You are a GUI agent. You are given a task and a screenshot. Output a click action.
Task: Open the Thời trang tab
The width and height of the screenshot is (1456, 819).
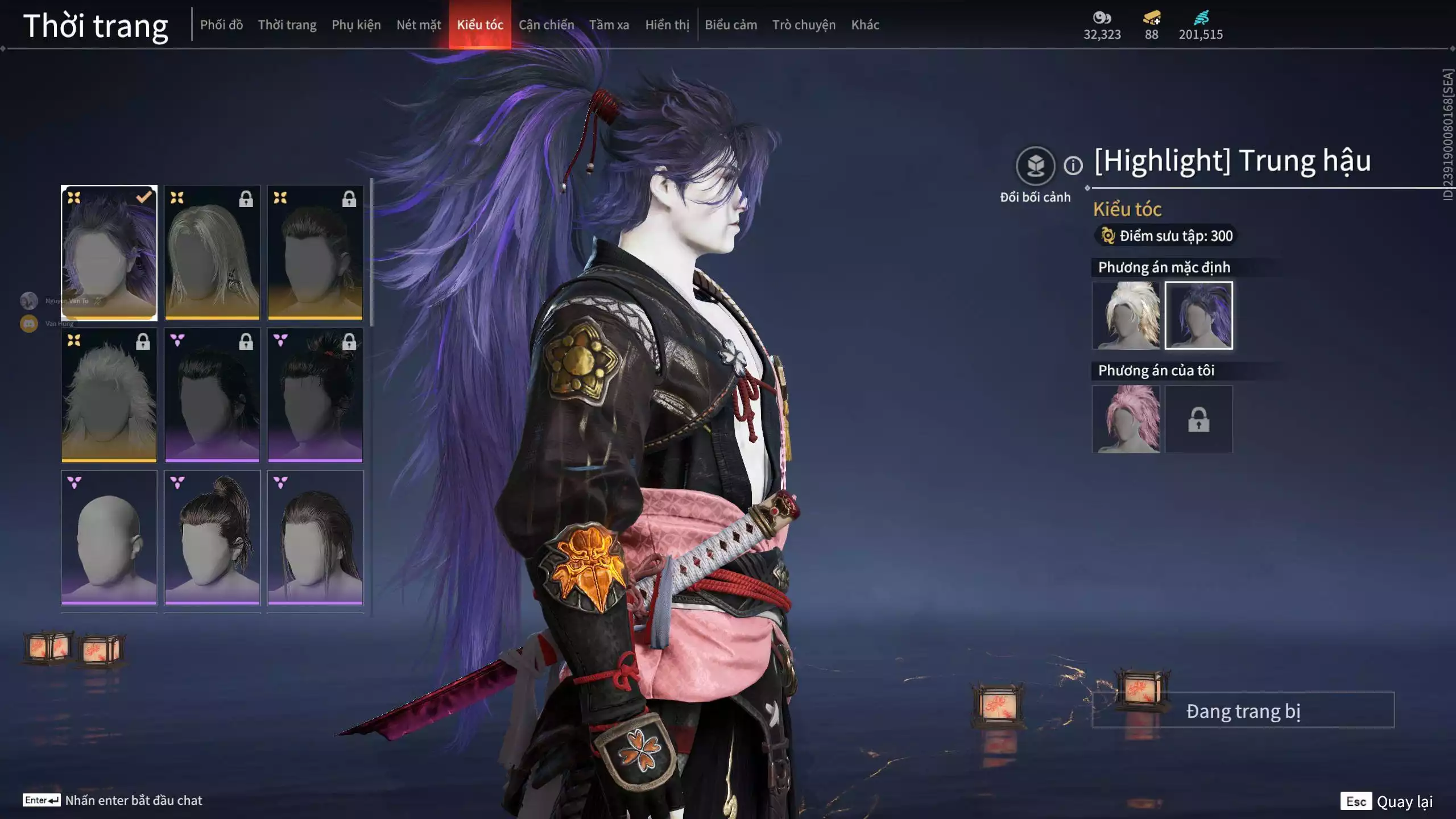click(x=287, y=25)
